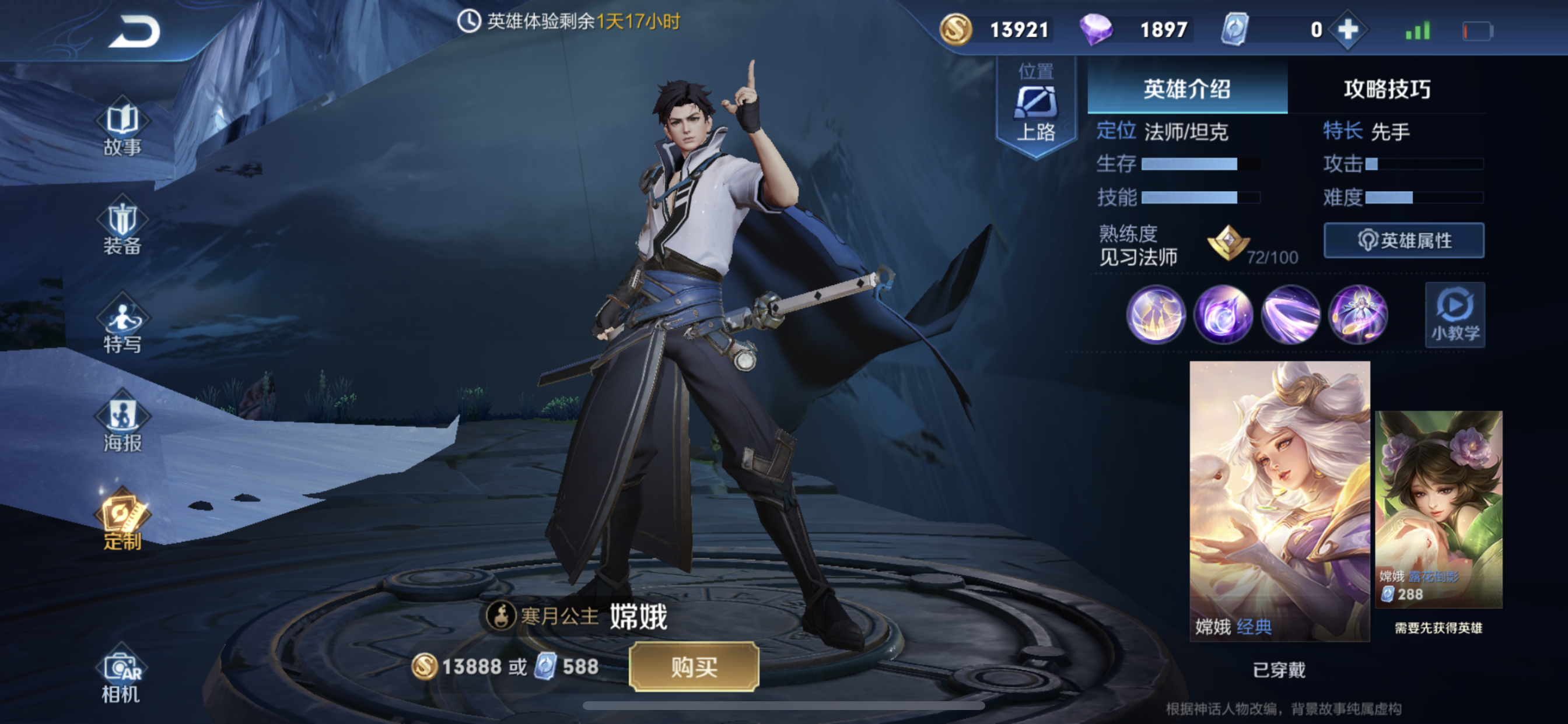View the purple orb skill icon
Viewport: 1568px width, 724px height.
pos(1223,315)
